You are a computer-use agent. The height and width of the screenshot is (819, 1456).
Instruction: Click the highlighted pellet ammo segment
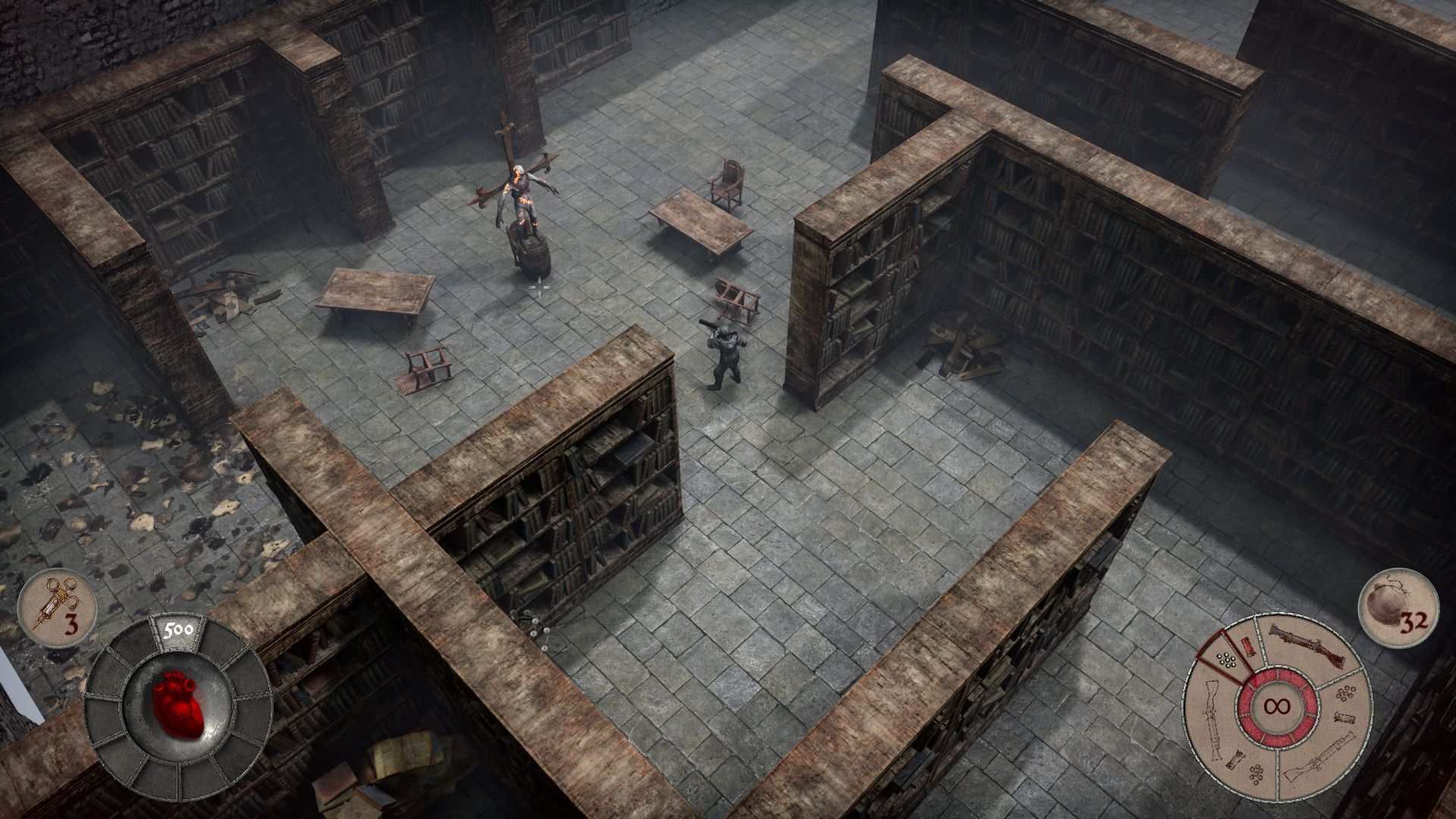tap(1226, 659)
